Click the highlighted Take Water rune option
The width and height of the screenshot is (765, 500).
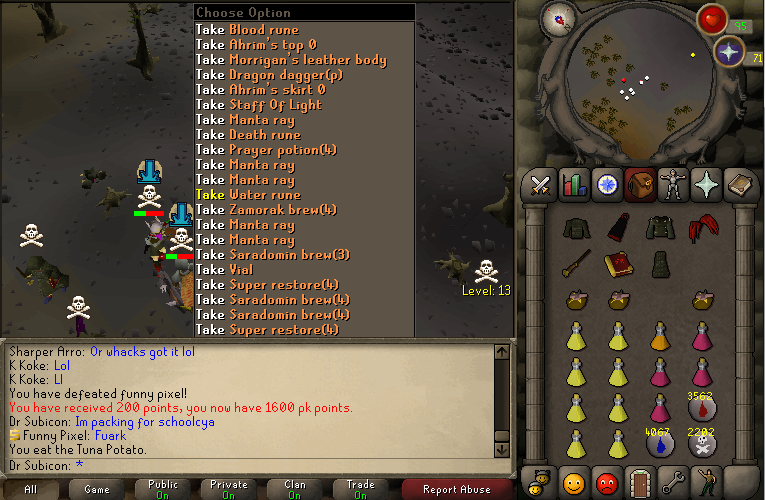coord(248,195)
